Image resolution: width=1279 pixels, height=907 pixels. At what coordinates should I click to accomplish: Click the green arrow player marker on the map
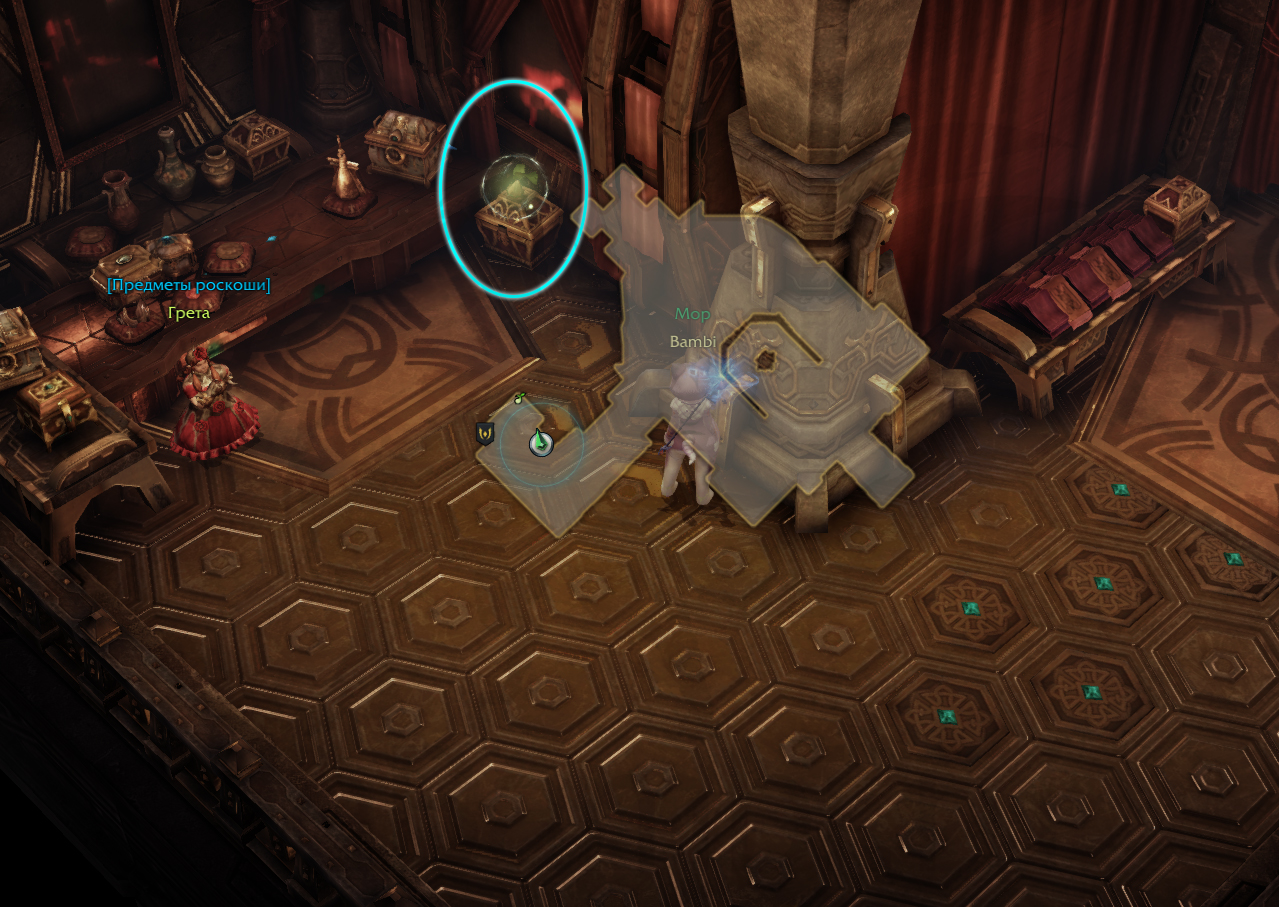click(541, 442)
